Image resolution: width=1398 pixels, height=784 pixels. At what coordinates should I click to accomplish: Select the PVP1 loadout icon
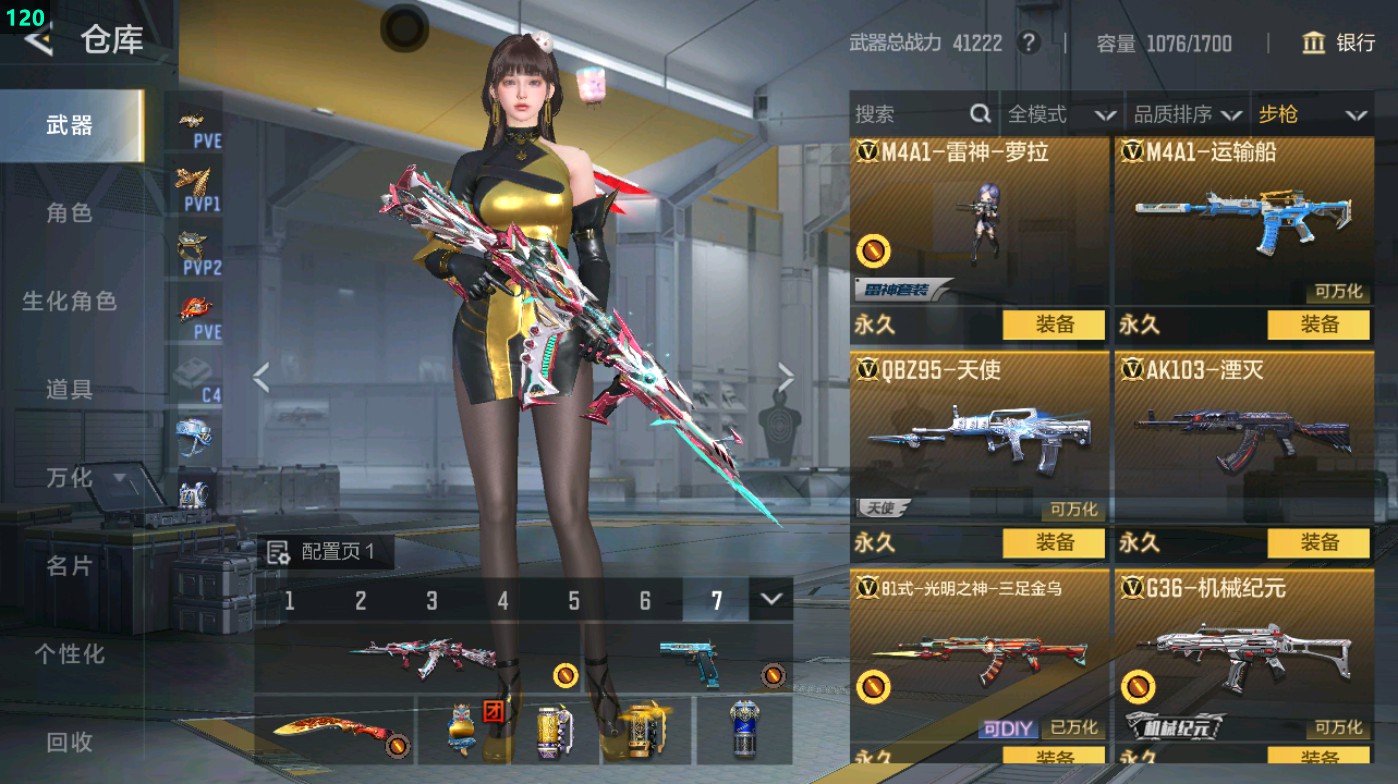point(200,185)
